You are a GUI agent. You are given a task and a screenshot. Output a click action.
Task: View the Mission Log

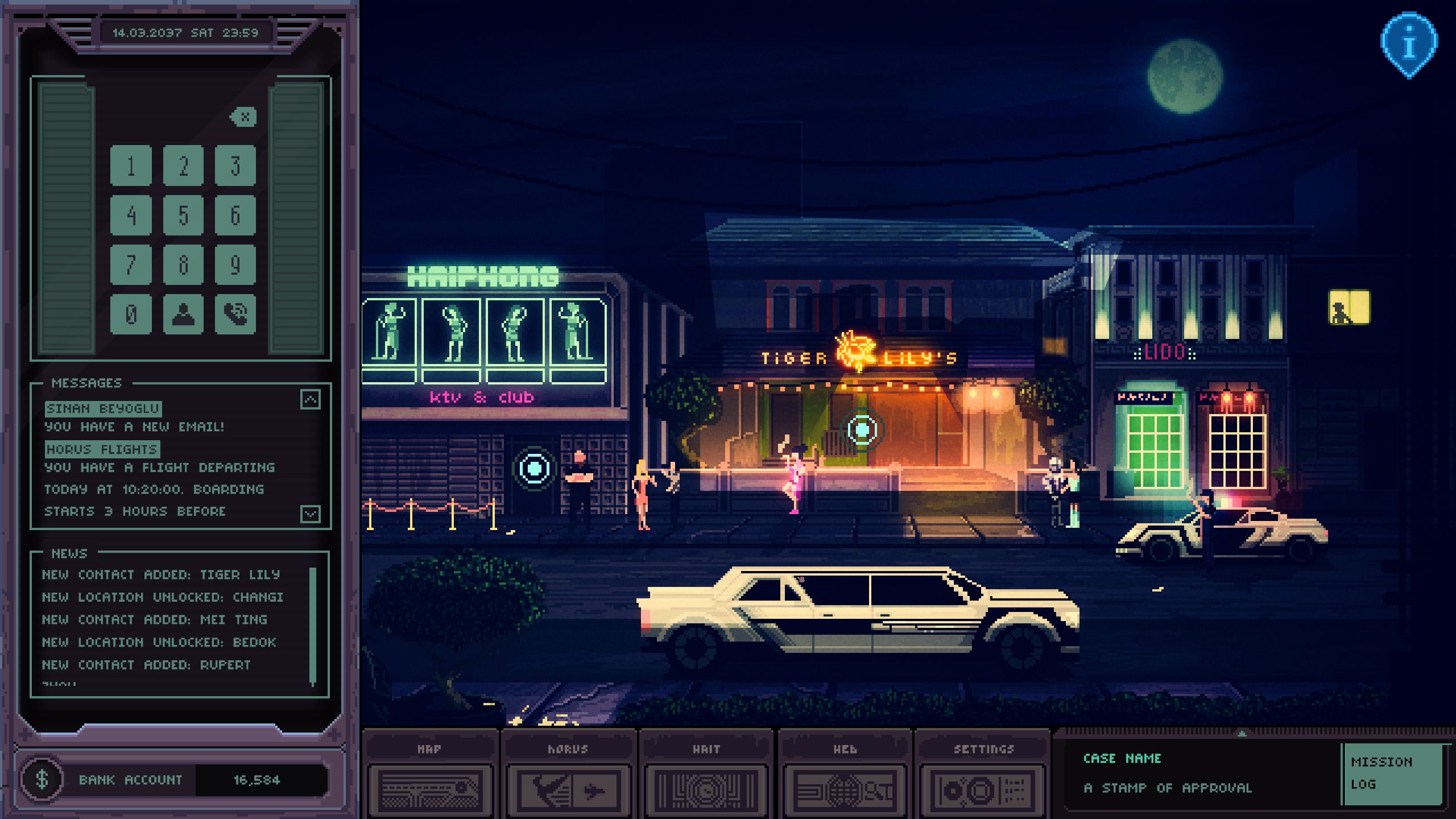pos(1392,773)
